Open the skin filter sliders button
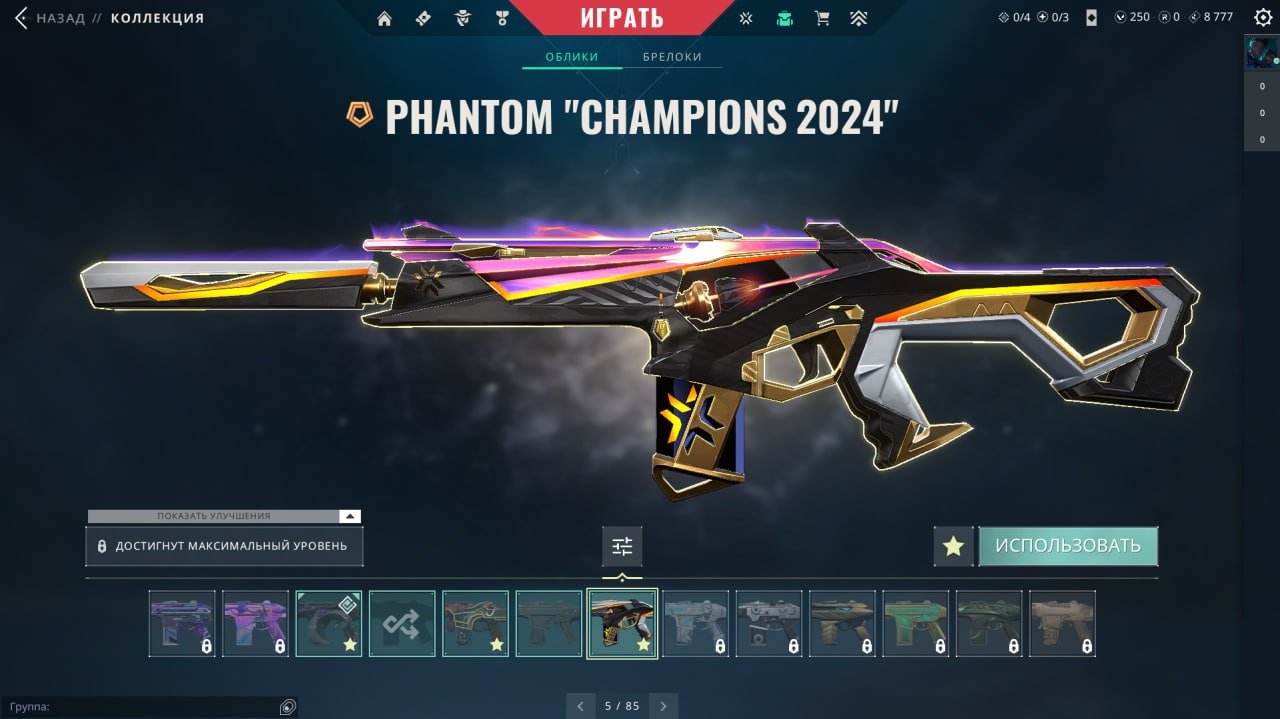Viewport: 1280px width, 719px height. (622, 546)
